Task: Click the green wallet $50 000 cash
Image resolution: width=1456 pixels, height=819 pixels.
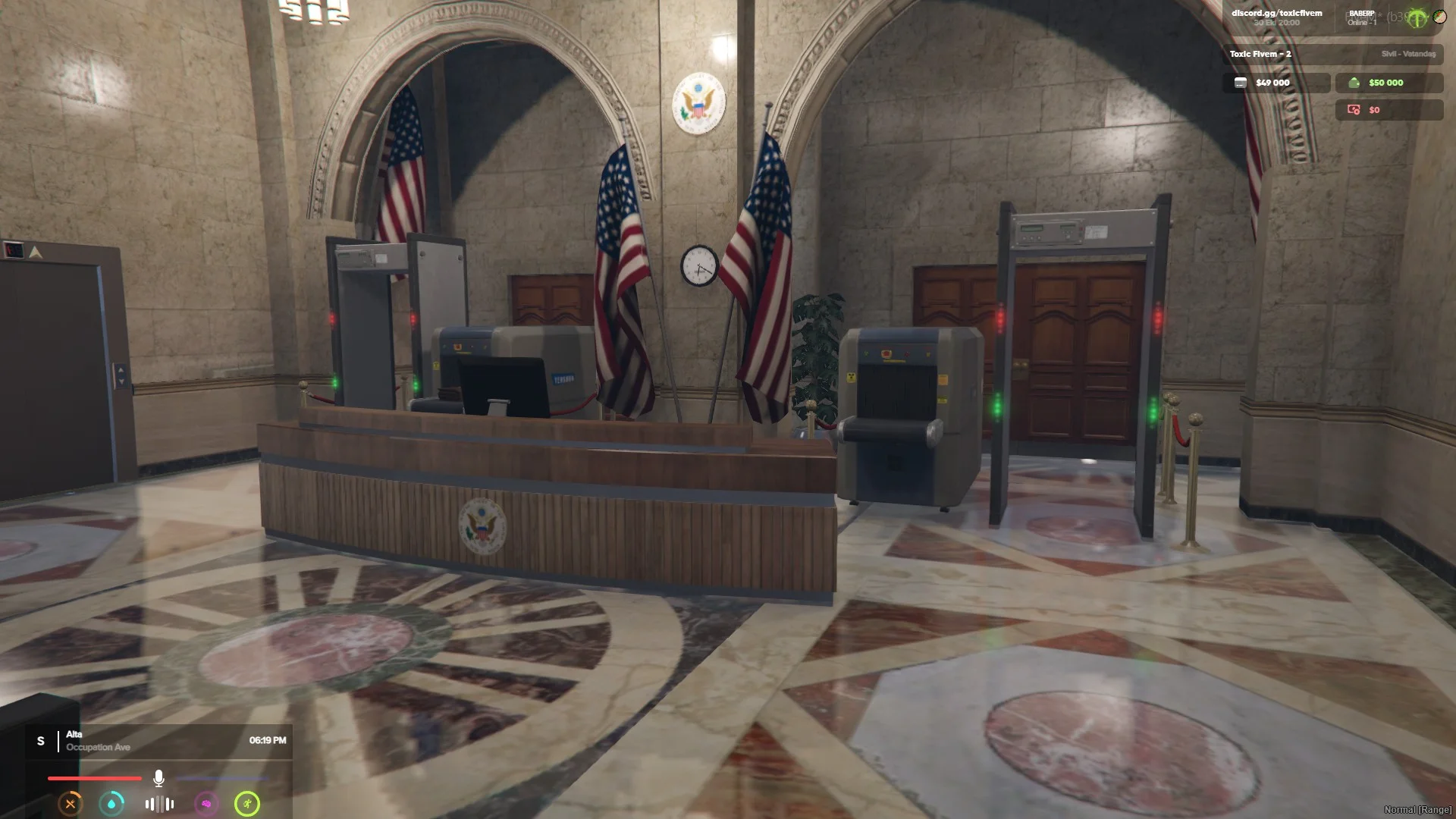Action: tap(1388, 83)
